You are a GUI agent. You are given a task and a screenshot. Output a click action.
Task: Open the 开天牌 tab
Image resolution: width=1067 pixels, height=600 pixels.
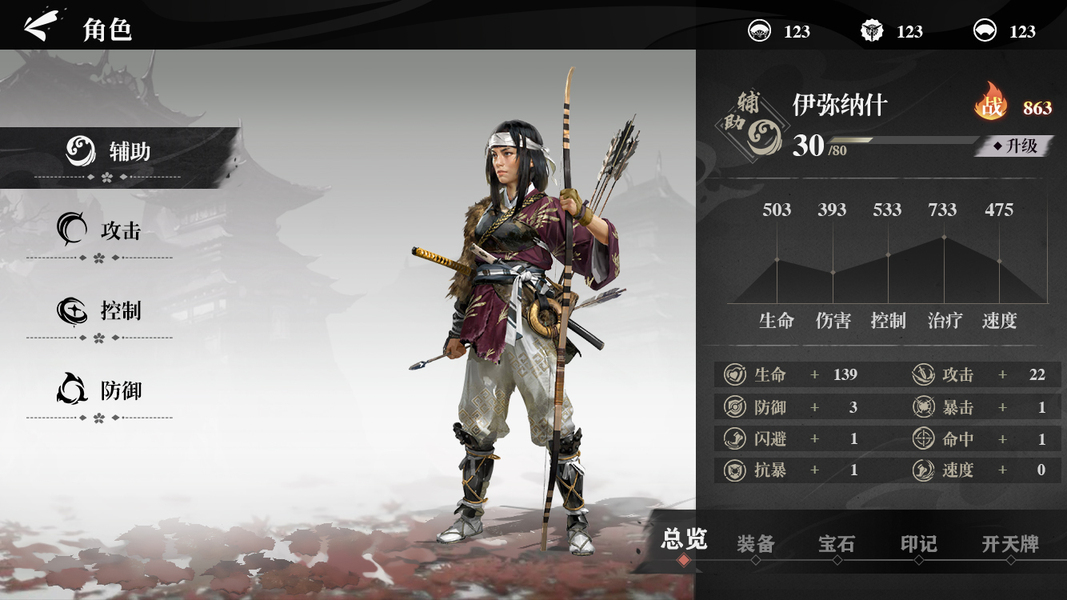[x=1010, y=544]
